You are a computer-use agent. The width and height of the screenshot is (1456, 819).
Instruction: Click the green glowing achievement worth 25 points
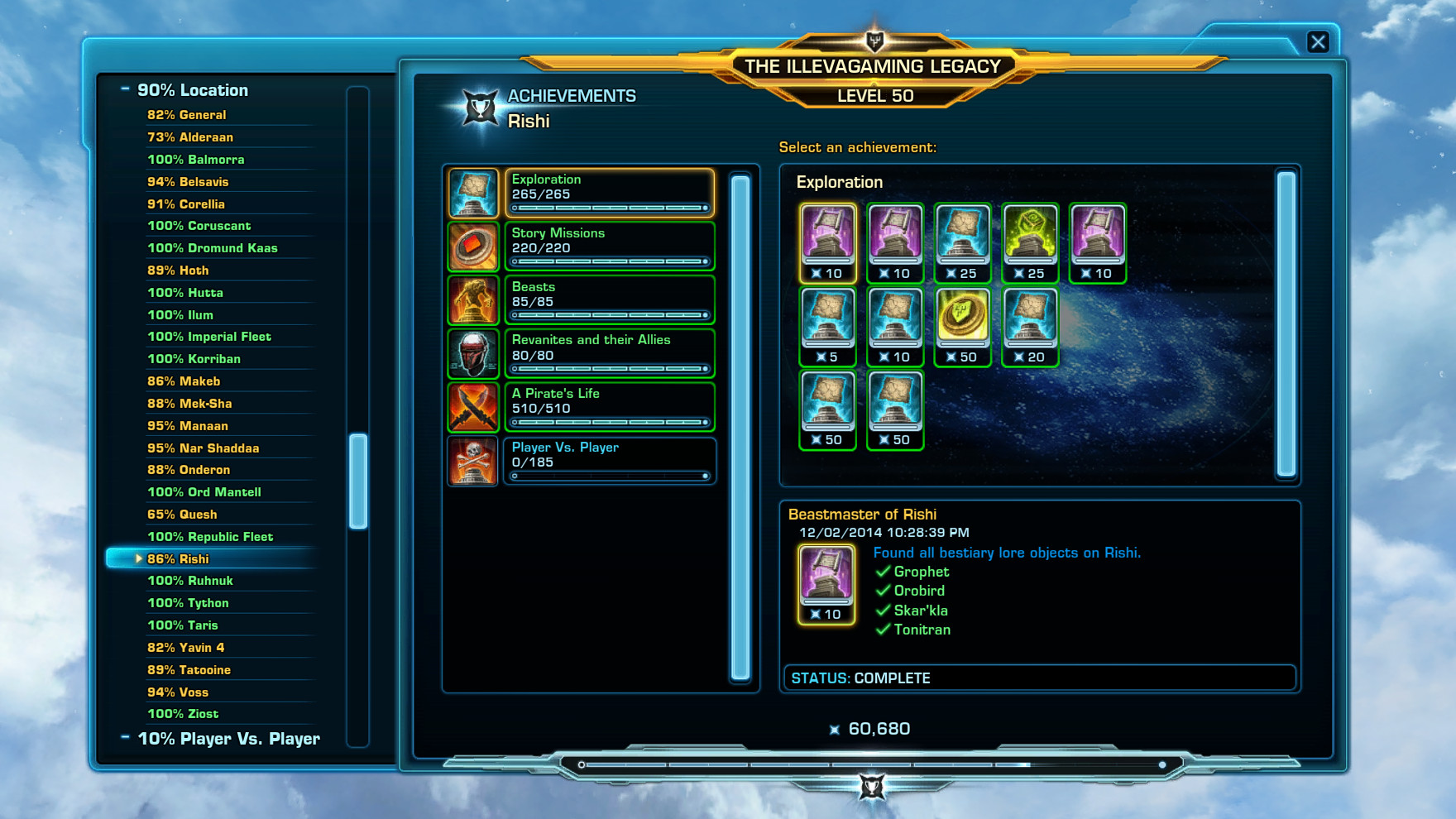click(1030, 240)
